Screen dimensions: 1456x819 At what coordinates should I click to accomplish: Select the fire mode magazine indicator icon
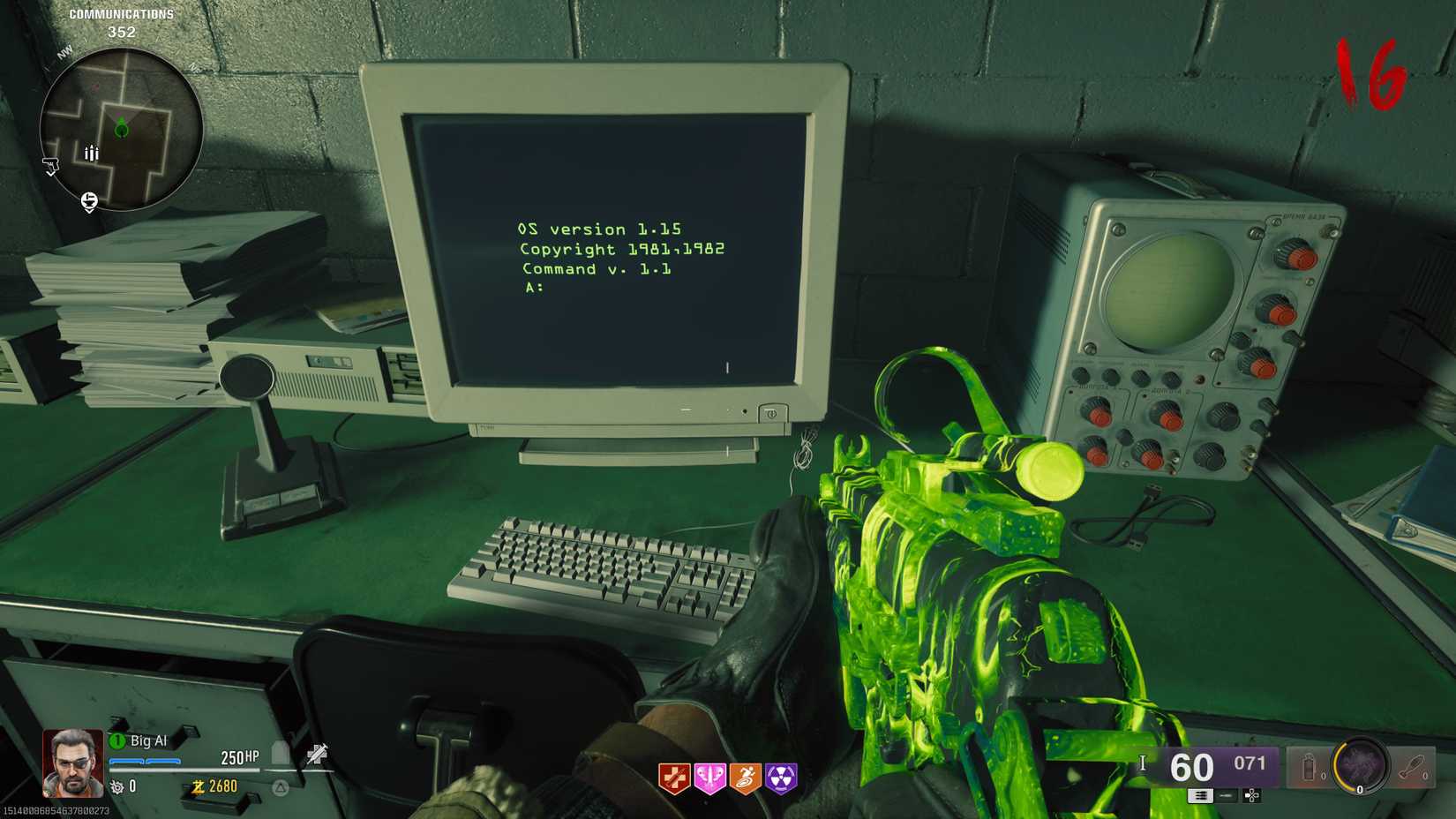coord(1201,796)
